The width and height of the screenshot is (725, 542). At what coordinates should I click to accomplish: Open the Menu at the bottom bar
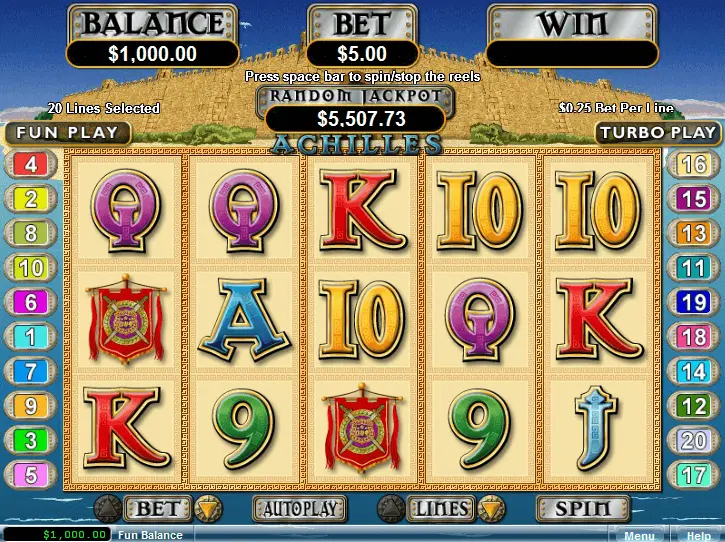pos(638,535)
